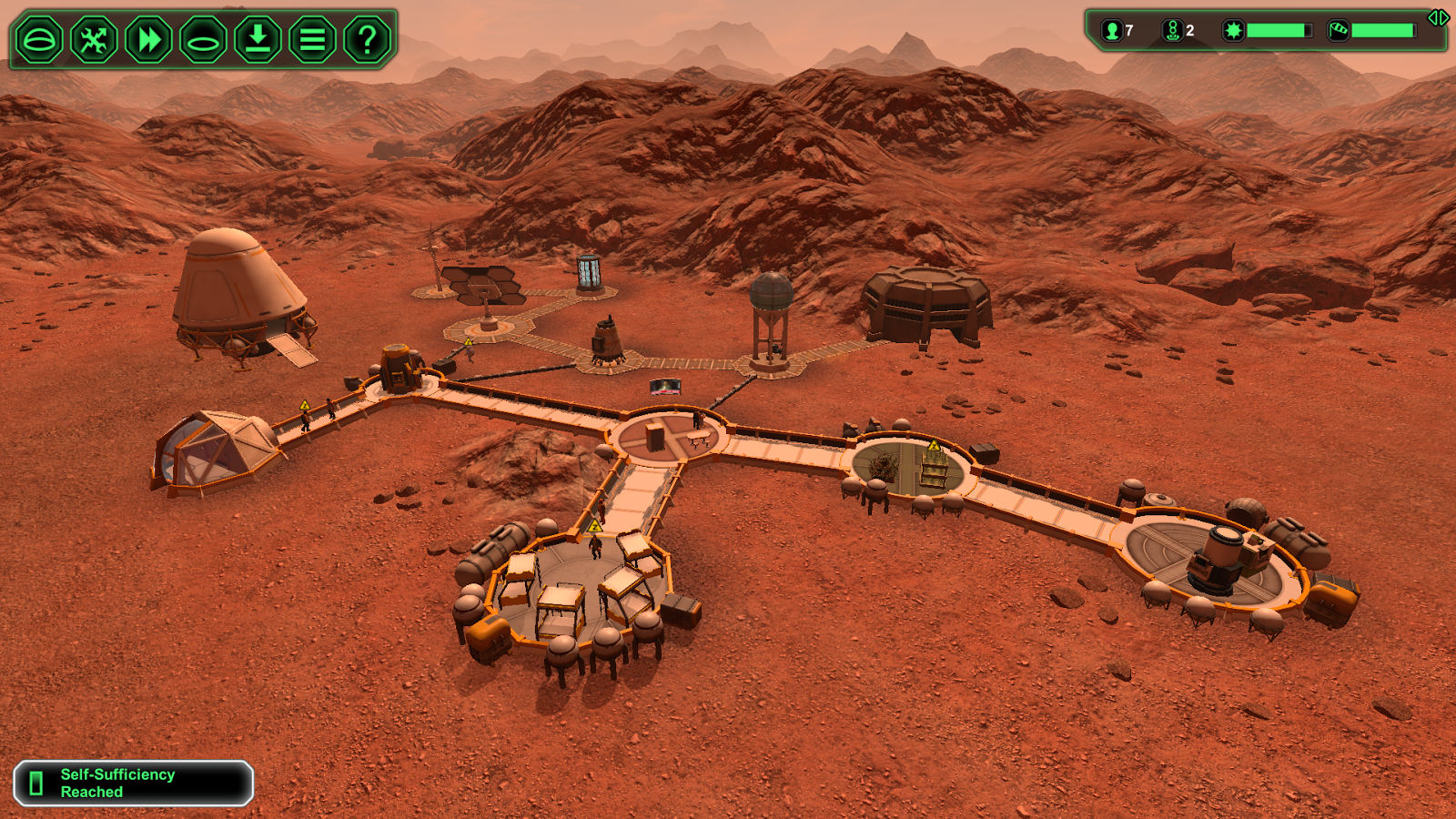
Task: Click the download arrow toolbar button
Action: pyautogui.click(x=258, y=40)
